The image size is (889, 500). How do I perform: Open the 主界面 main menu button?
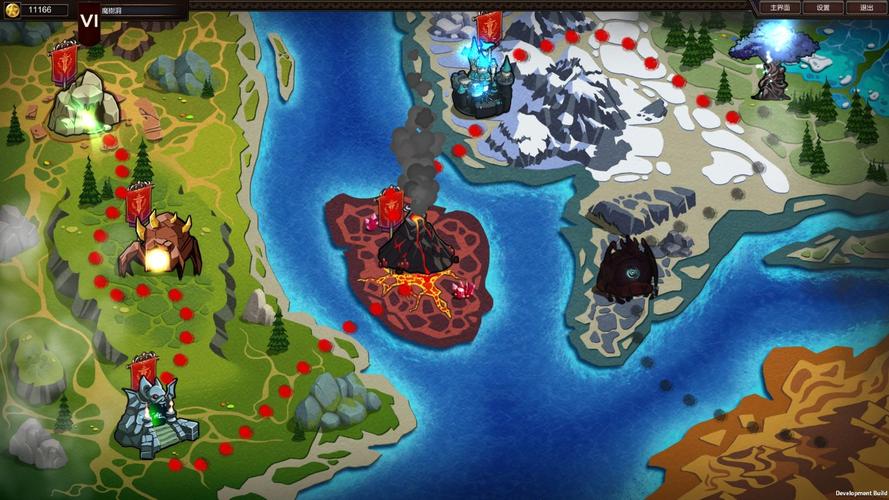coord(780,7)
